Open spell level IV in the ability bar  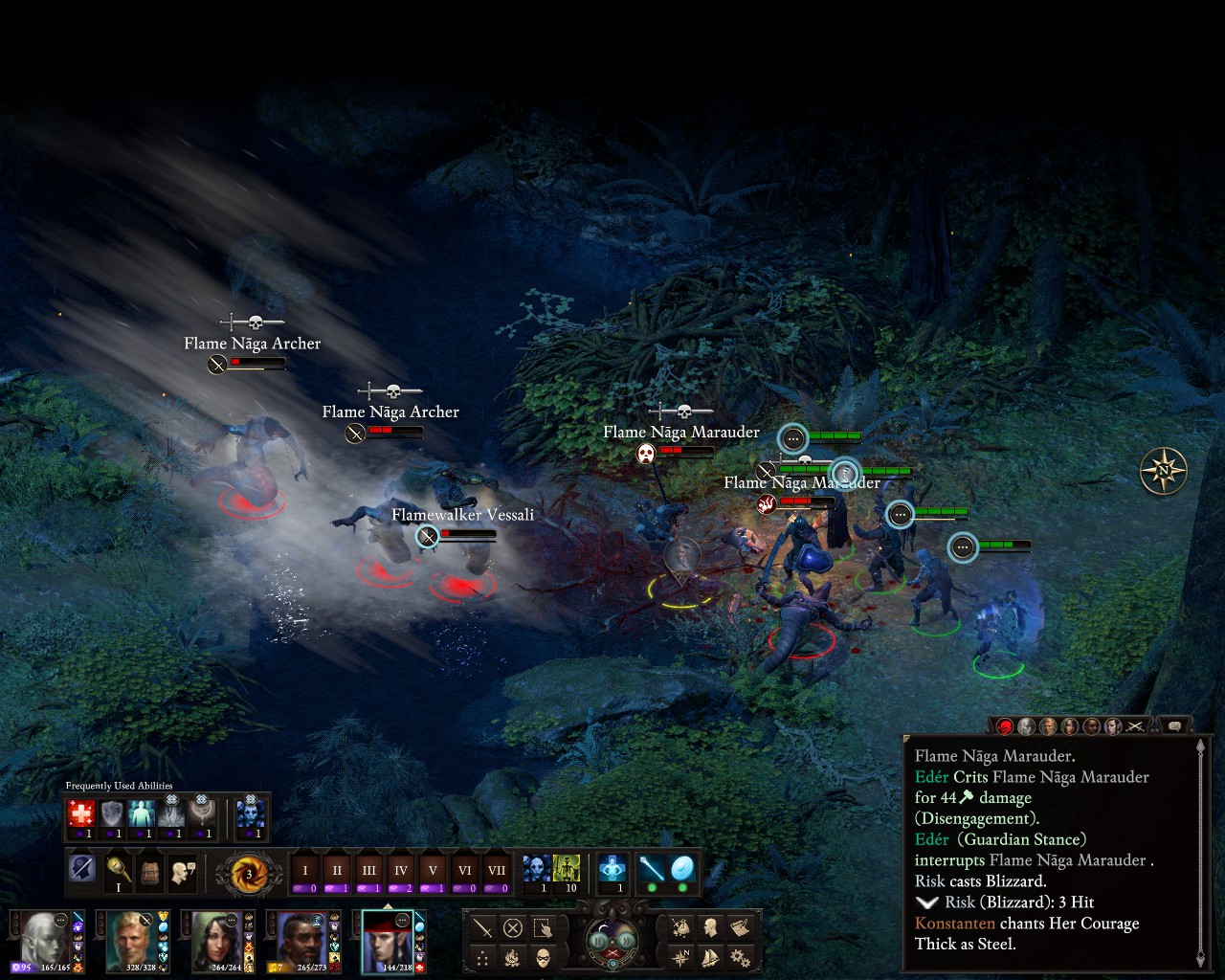[x=401, y=872]
